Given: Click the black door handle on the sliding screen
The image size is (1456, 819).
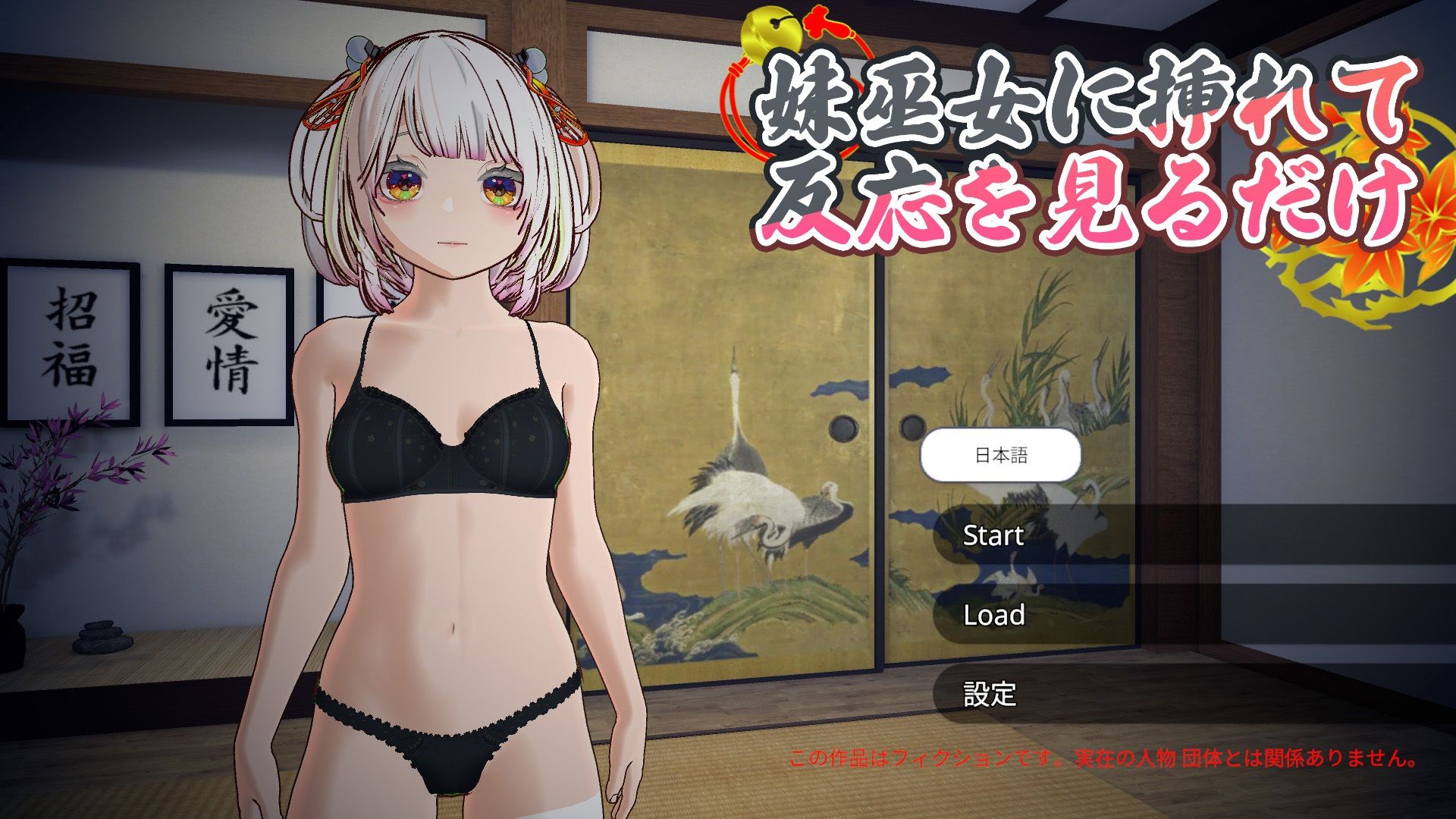Looking at the screenshot, I should pyautogui.click(x=843, y=428).
